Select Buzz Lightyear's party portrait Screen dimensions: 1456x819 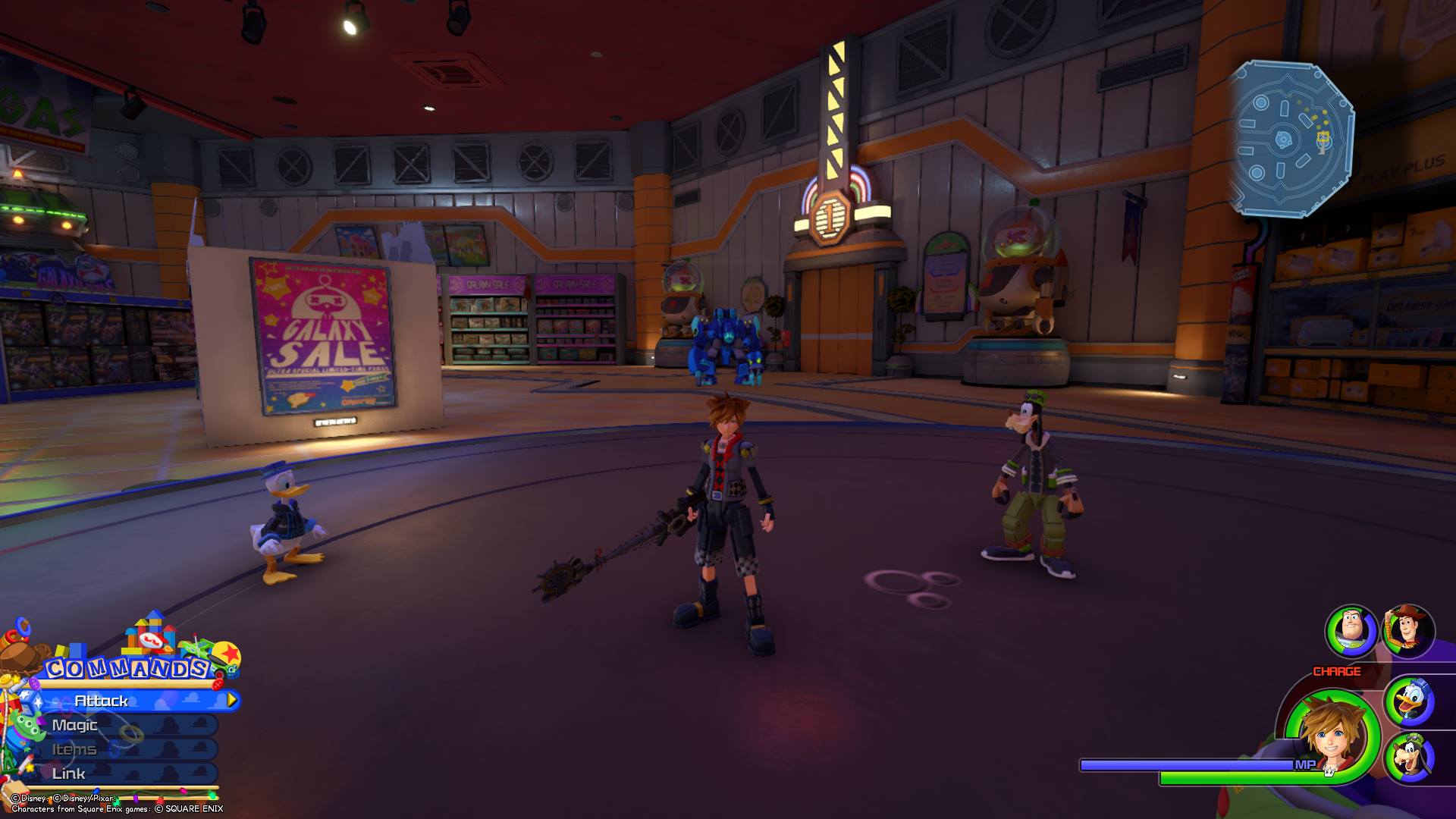(x=1351, y=631)
